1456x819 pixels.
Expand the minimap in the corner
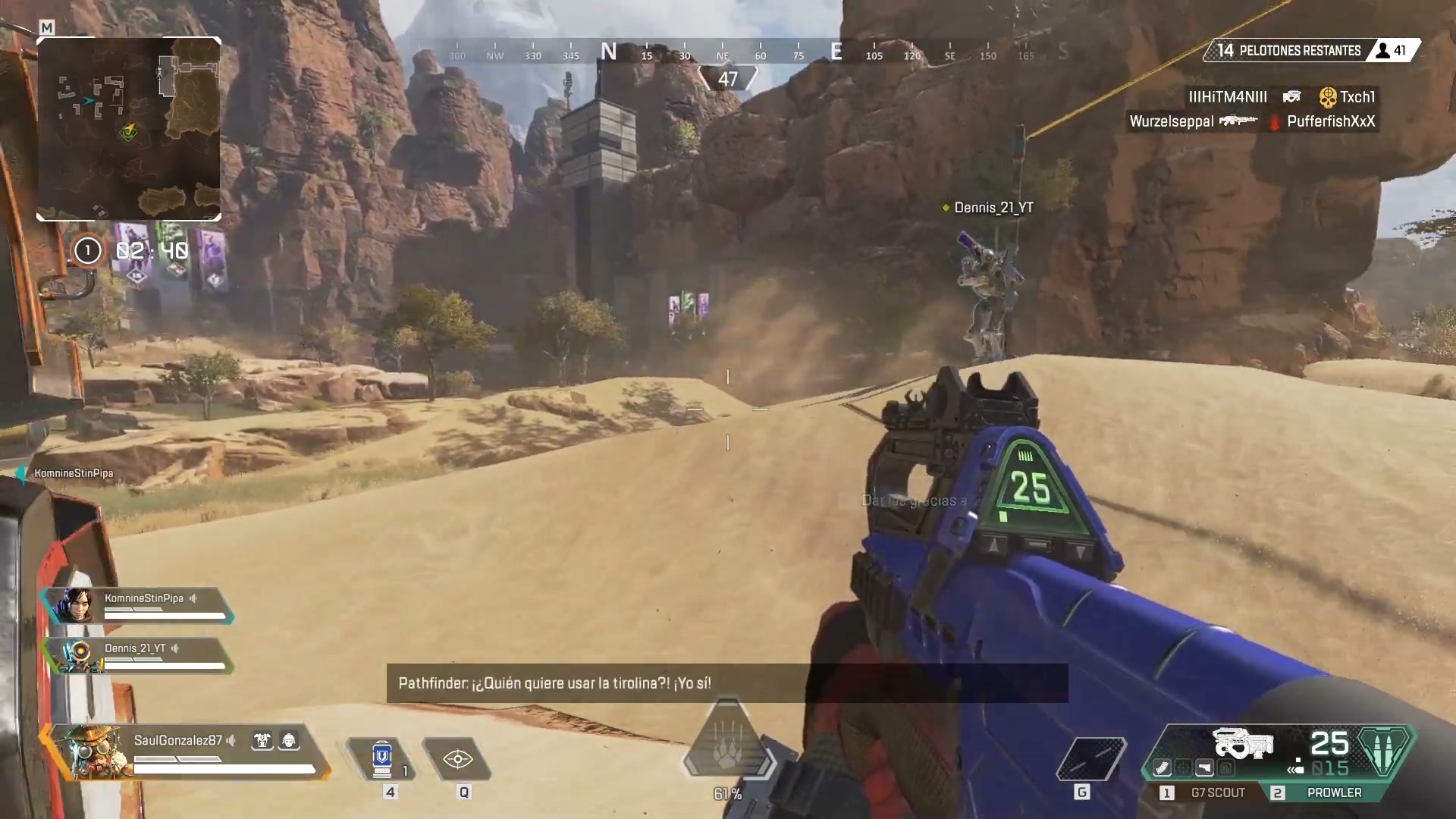coord(128,127)
